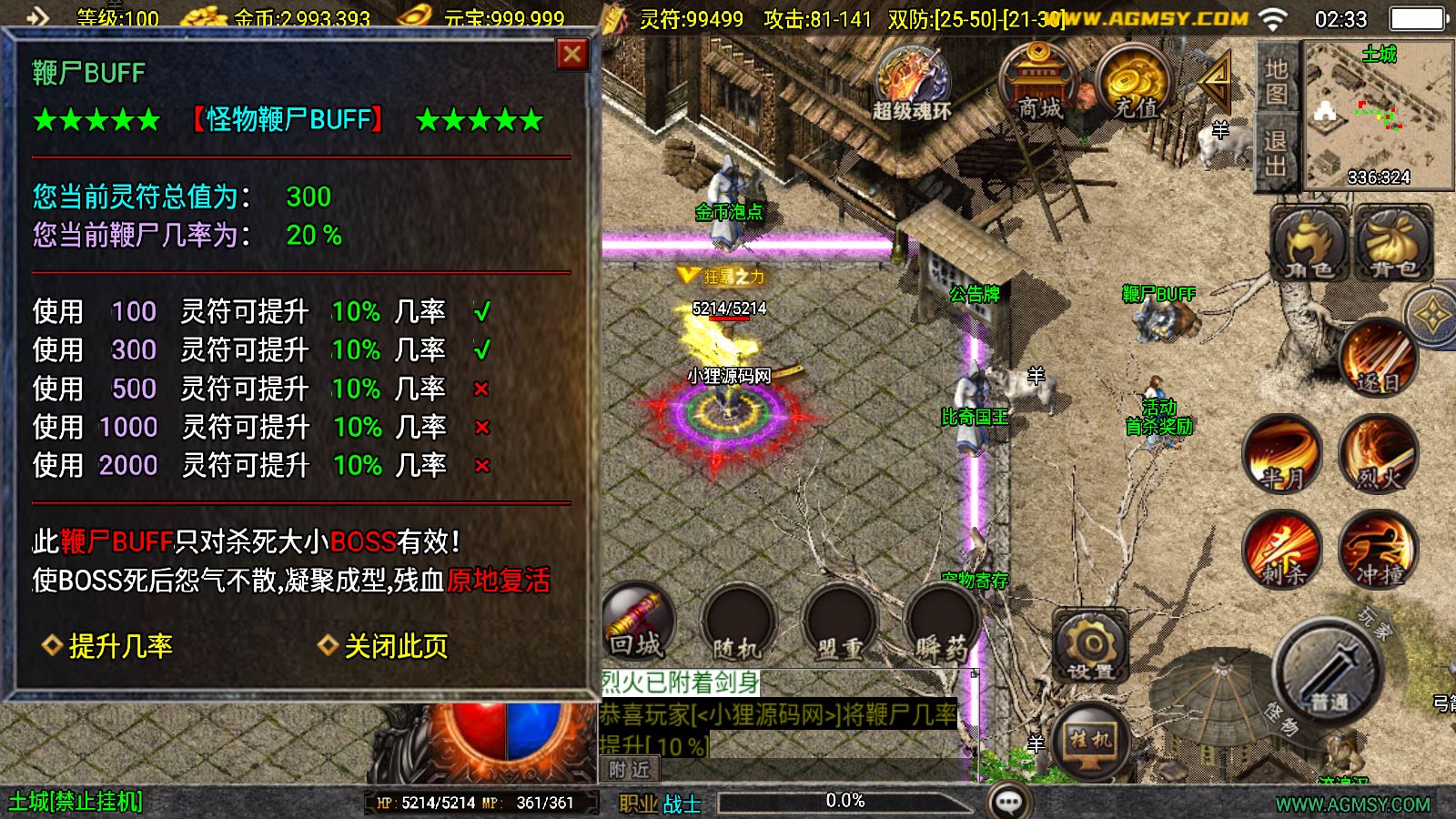Click the 退出 exit button
This screenshot has width=1456, height=819.
point(1276,153)
